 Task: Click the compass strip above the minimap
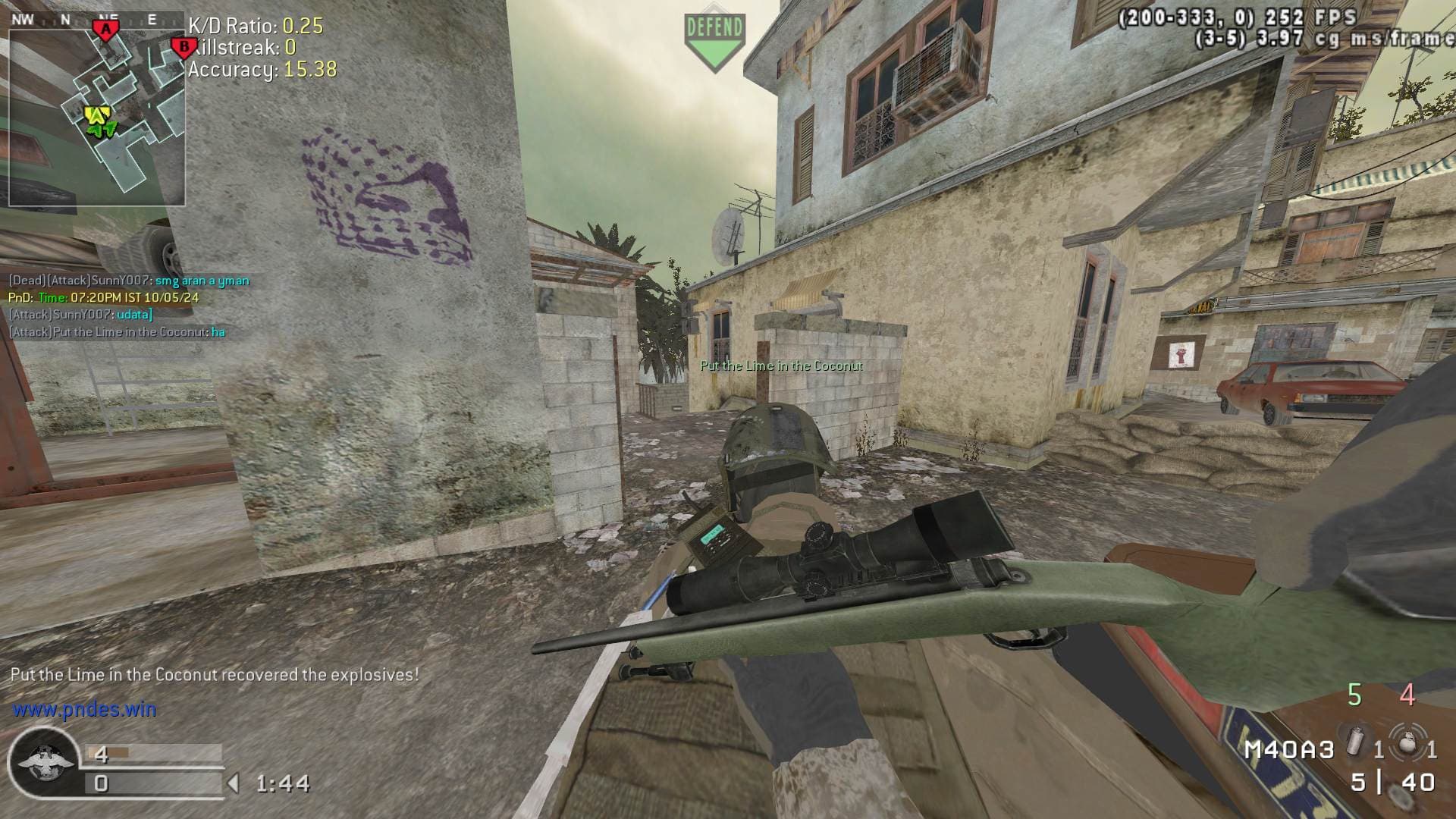pos(96,20)
